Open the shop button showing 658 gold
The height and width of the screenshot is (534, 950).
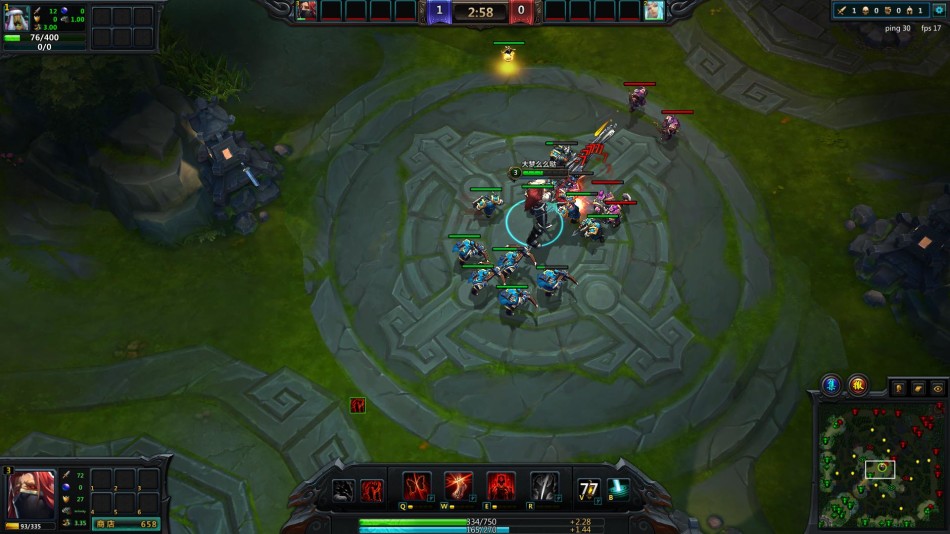tap(126, 523)
